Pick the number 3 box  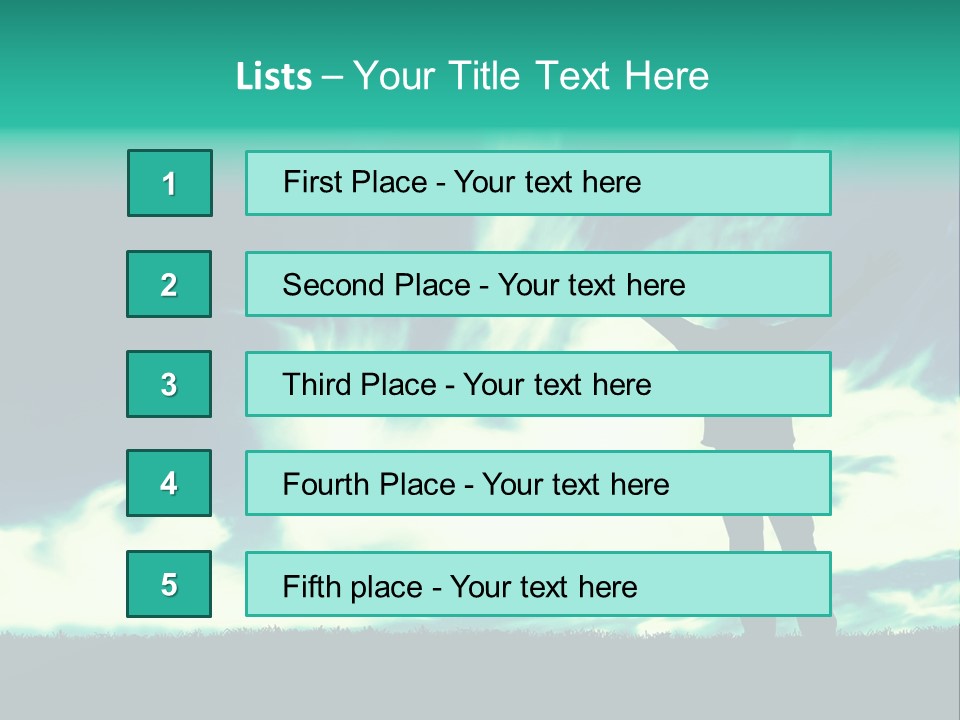[169, 384]
